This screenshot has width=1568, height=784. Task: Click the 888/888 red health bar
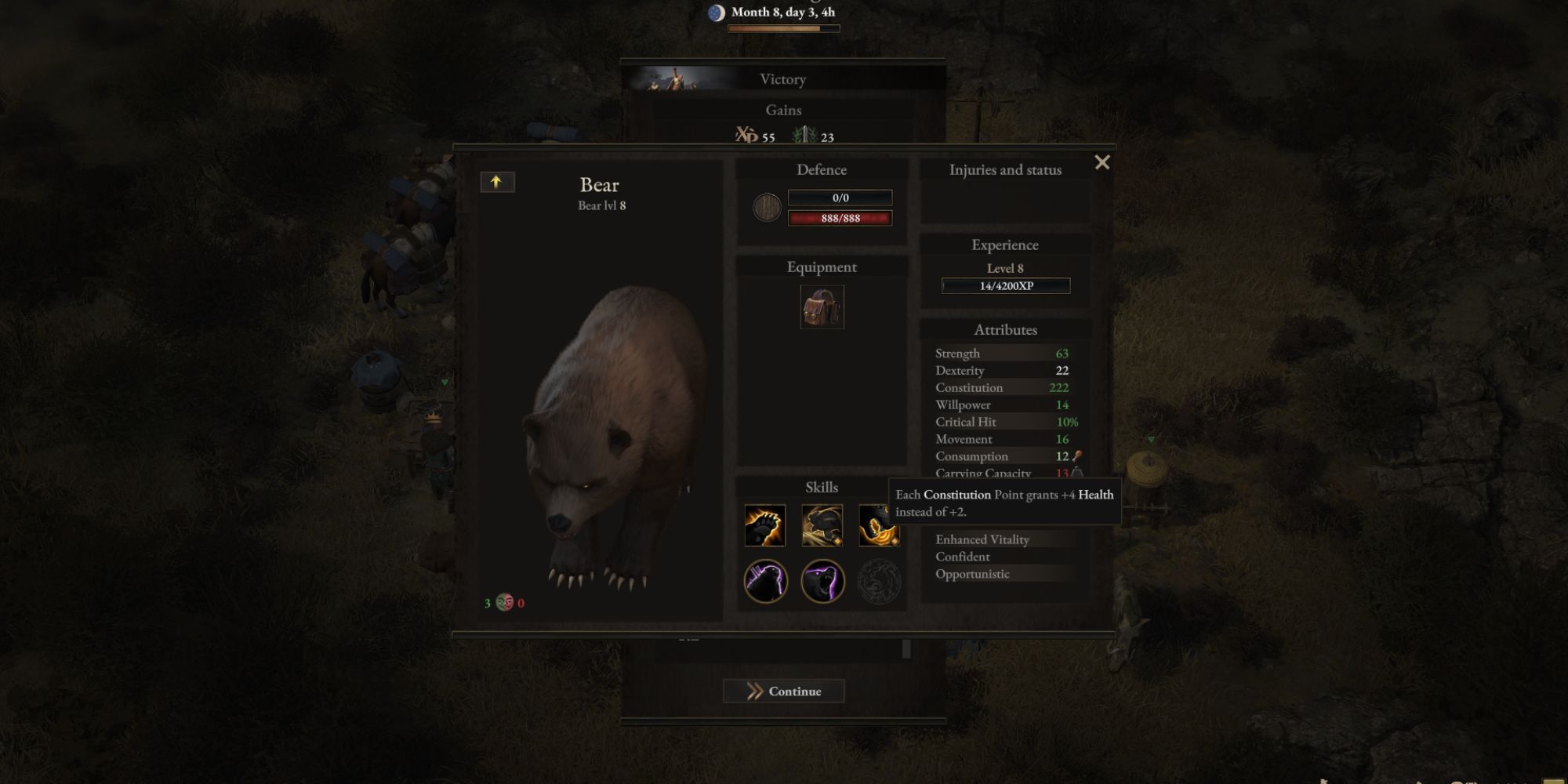(x=838, y=218)
